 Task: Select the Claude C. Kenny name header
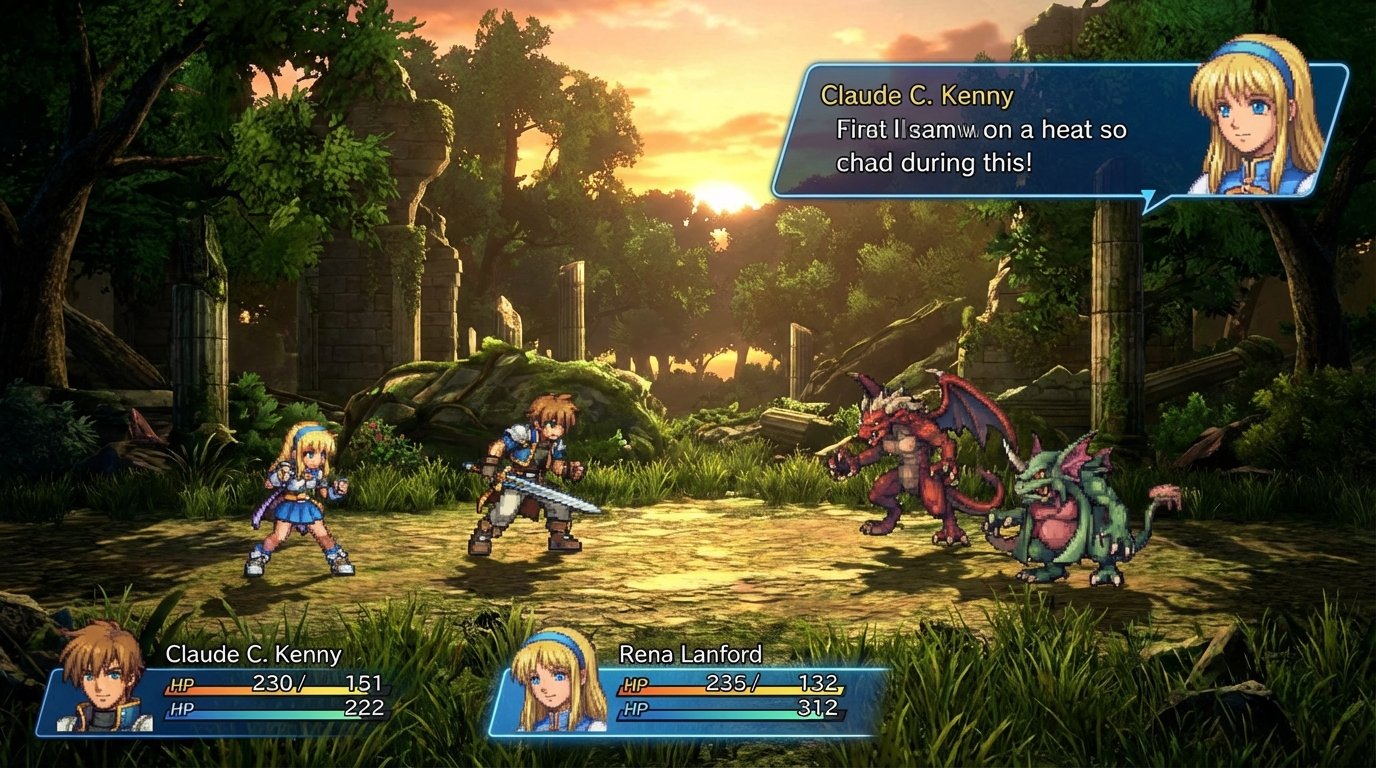(252, 654)
